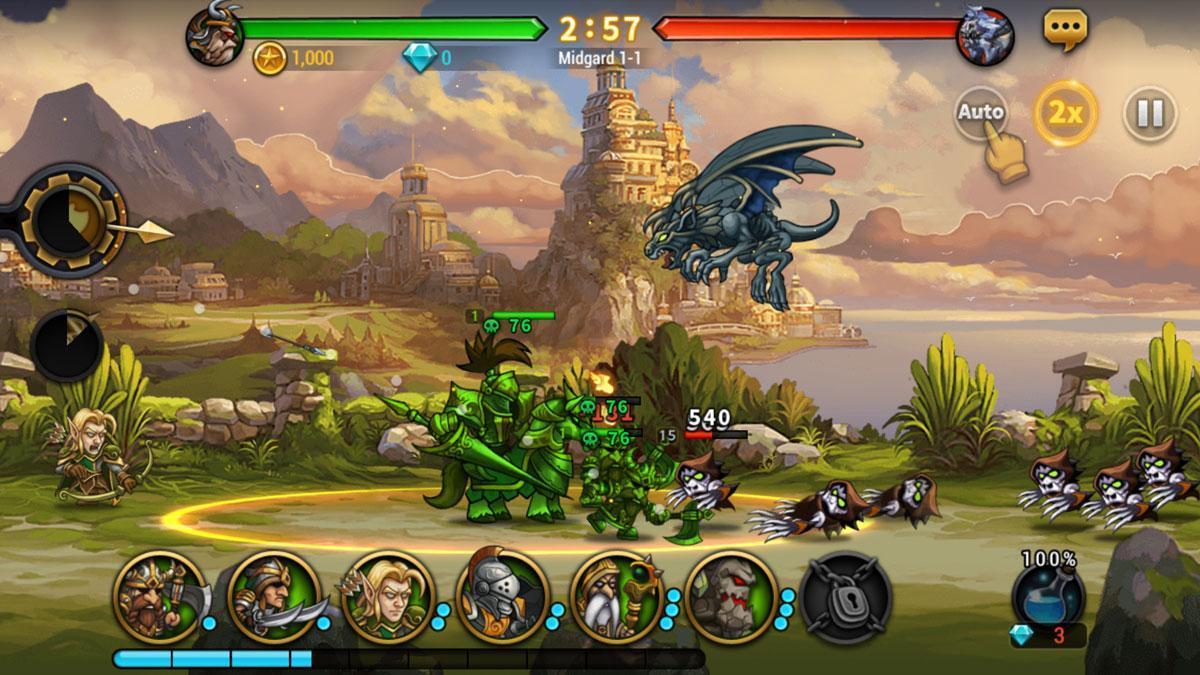Summon the scimitar swordsman hero
Screen dimensions: 1200x675
[274, 597]
